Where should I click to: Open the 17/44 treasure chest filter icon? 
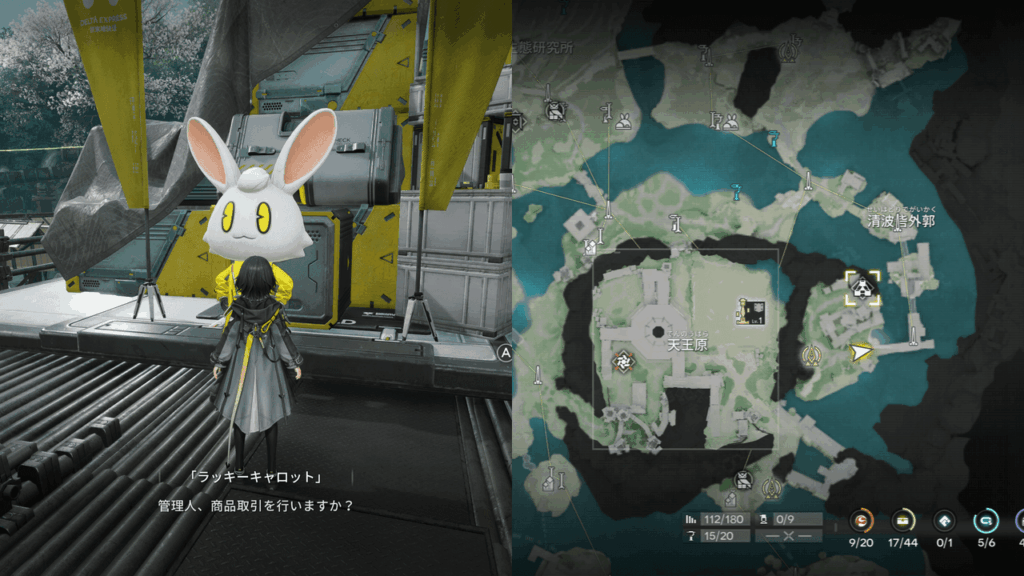click(x=903, y=520)
